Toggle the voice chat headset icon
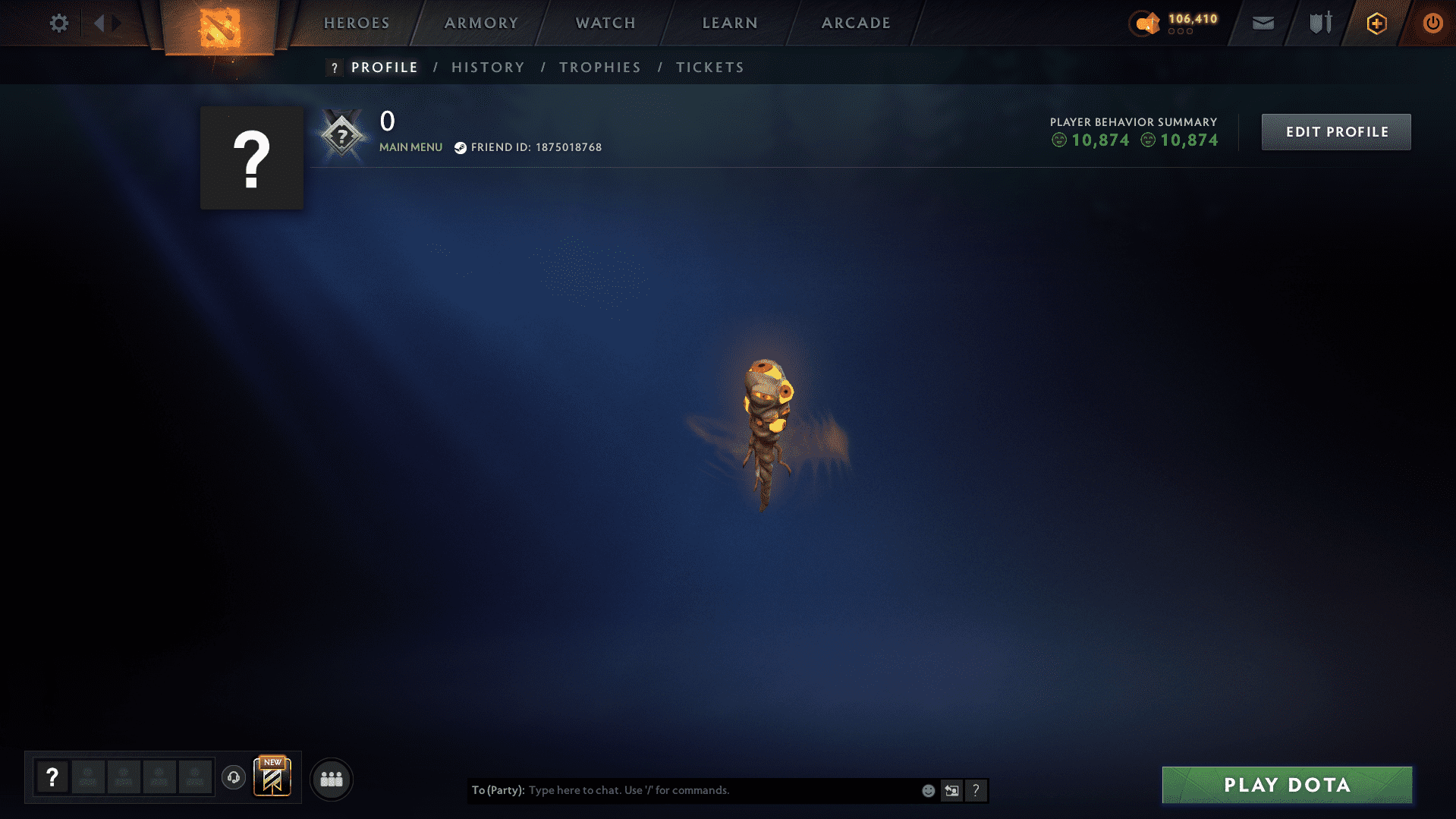 tap(233, 778)
